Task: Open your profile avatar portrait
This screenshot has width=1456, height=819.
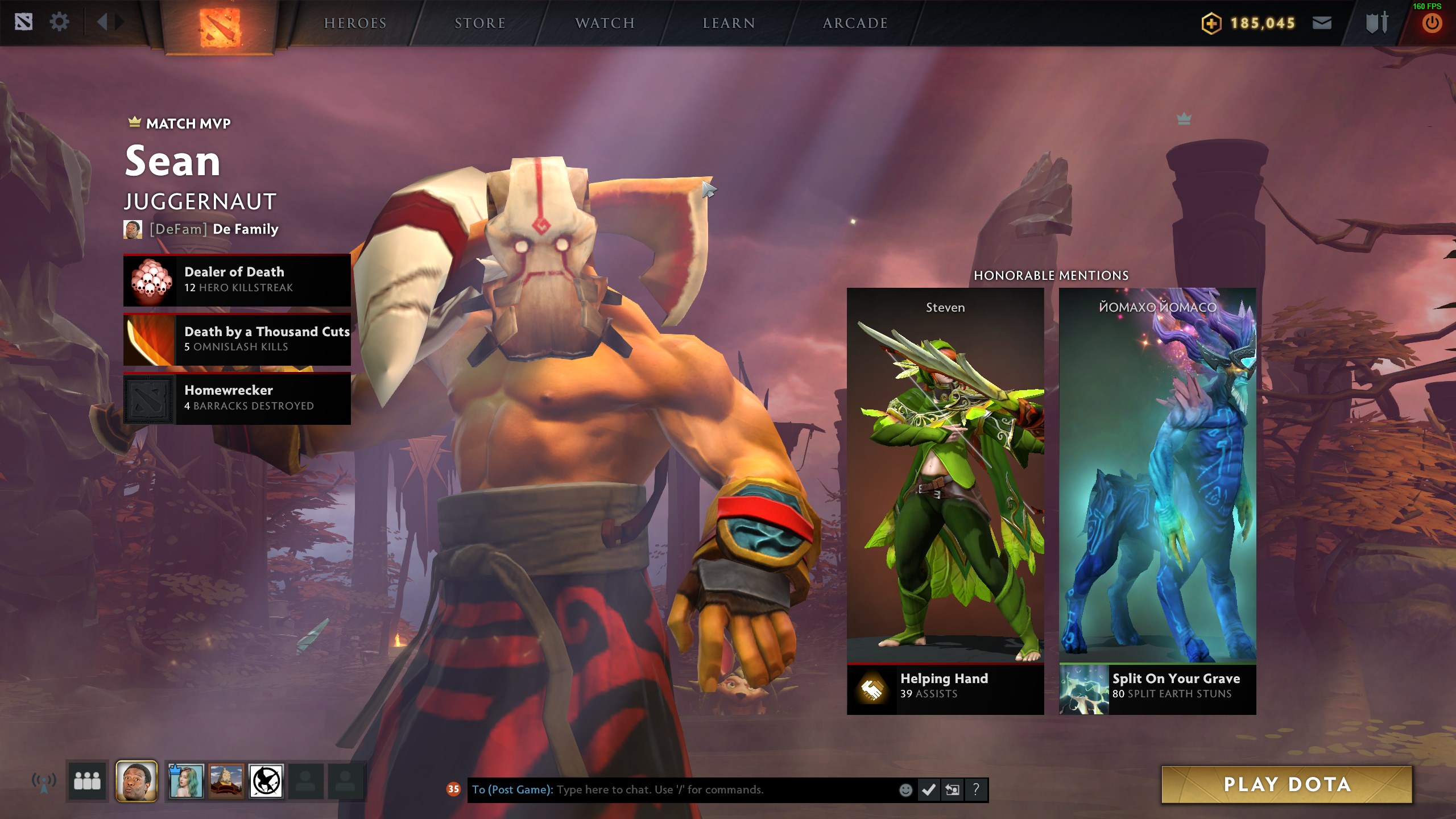Action: click(x=136, y=781)
